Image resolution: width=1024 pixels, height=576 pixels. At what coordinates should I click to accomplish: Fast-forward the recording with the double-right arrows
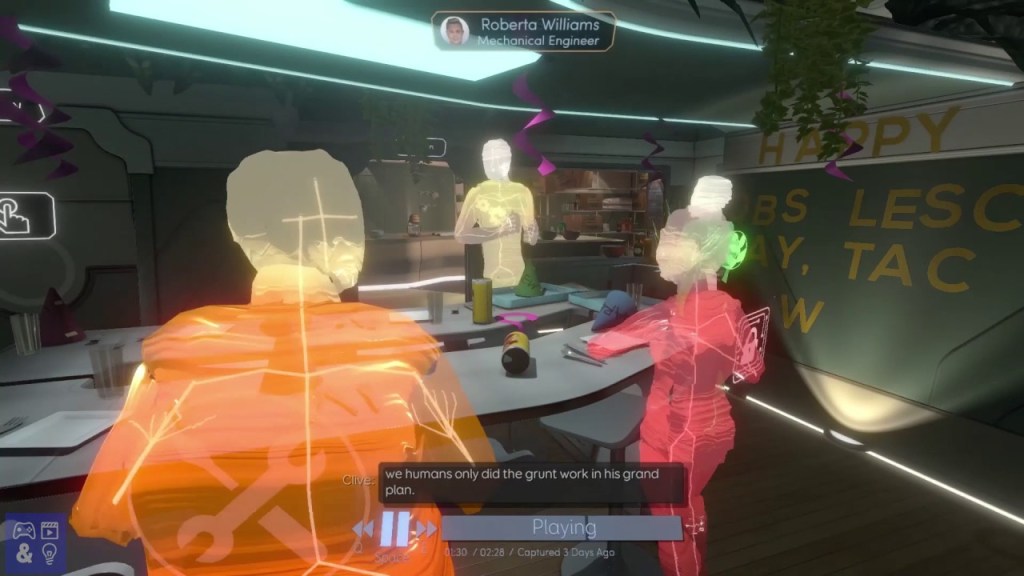pyautogui.click(x=427, y=528)
